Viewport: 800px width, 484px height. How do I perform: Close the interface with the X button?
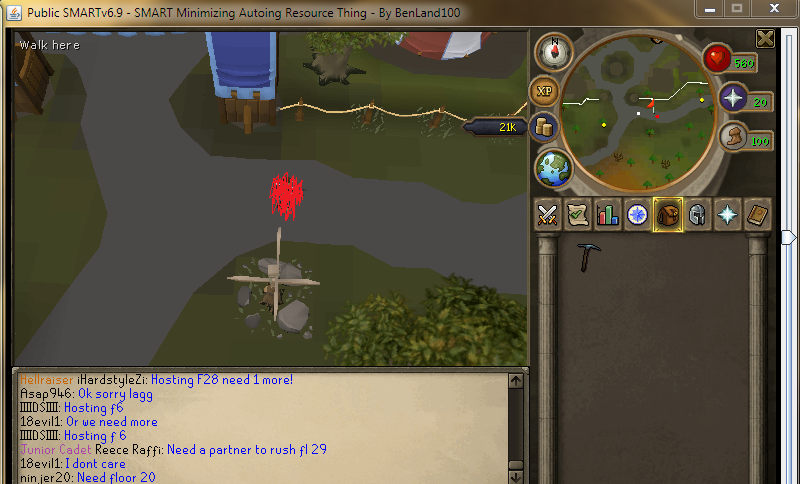(765, 39)
